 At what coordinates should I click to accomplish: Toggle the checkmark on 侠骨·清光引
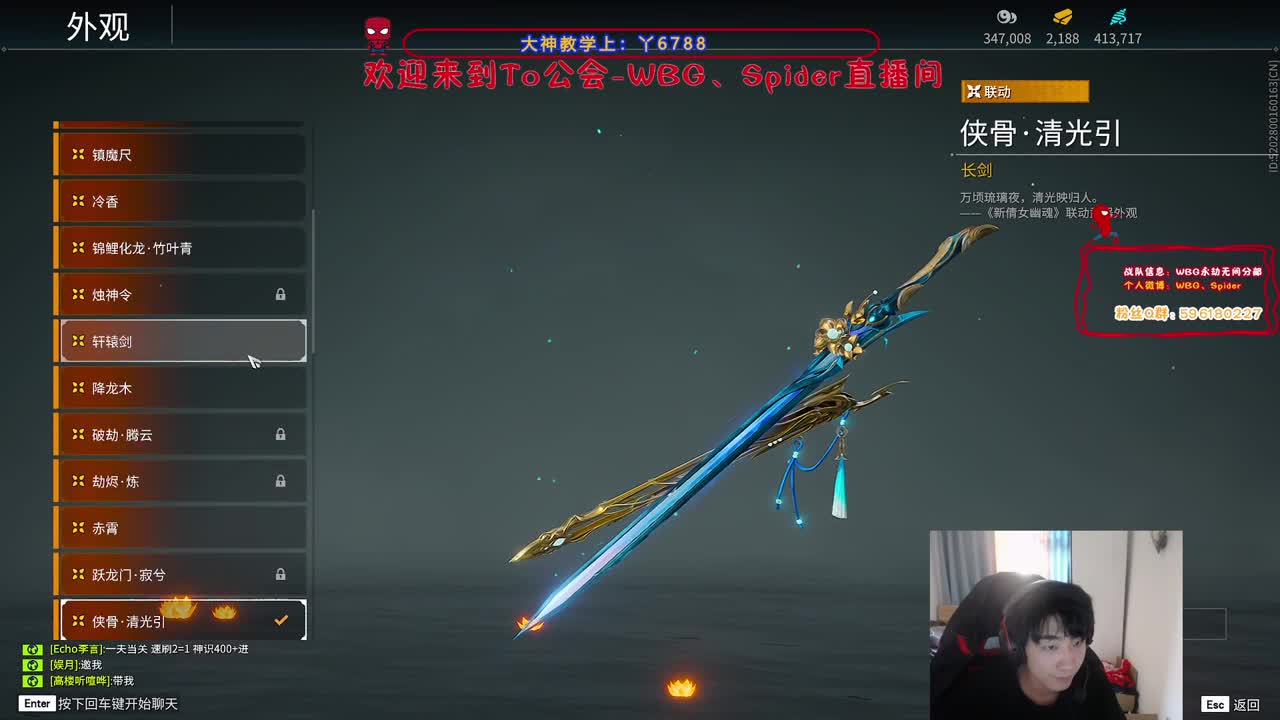pyautogui.click(x=280, y=620)
